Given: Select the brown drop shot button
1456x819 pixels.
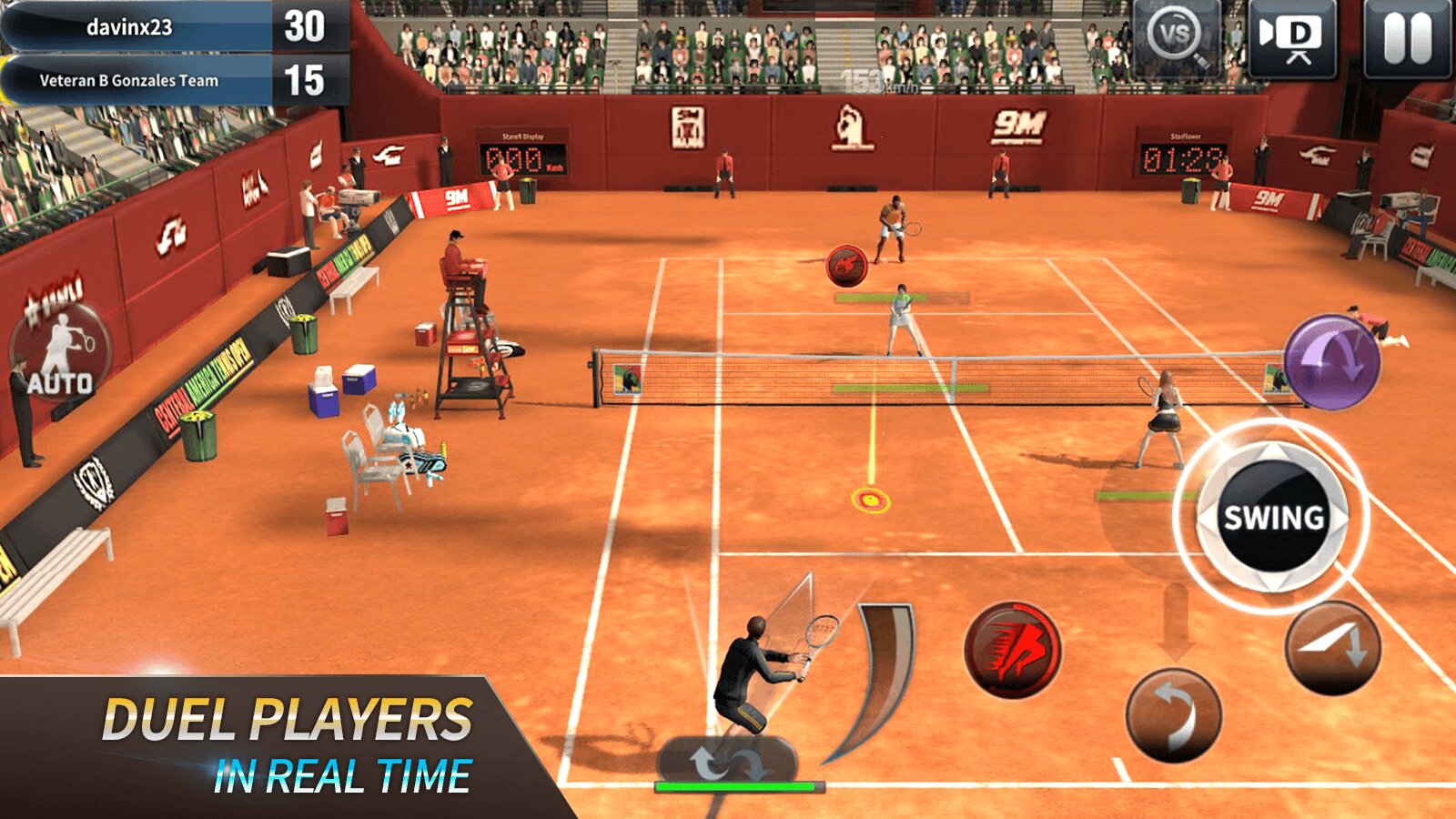Looking at the screenshot, I should (1332, 648).
